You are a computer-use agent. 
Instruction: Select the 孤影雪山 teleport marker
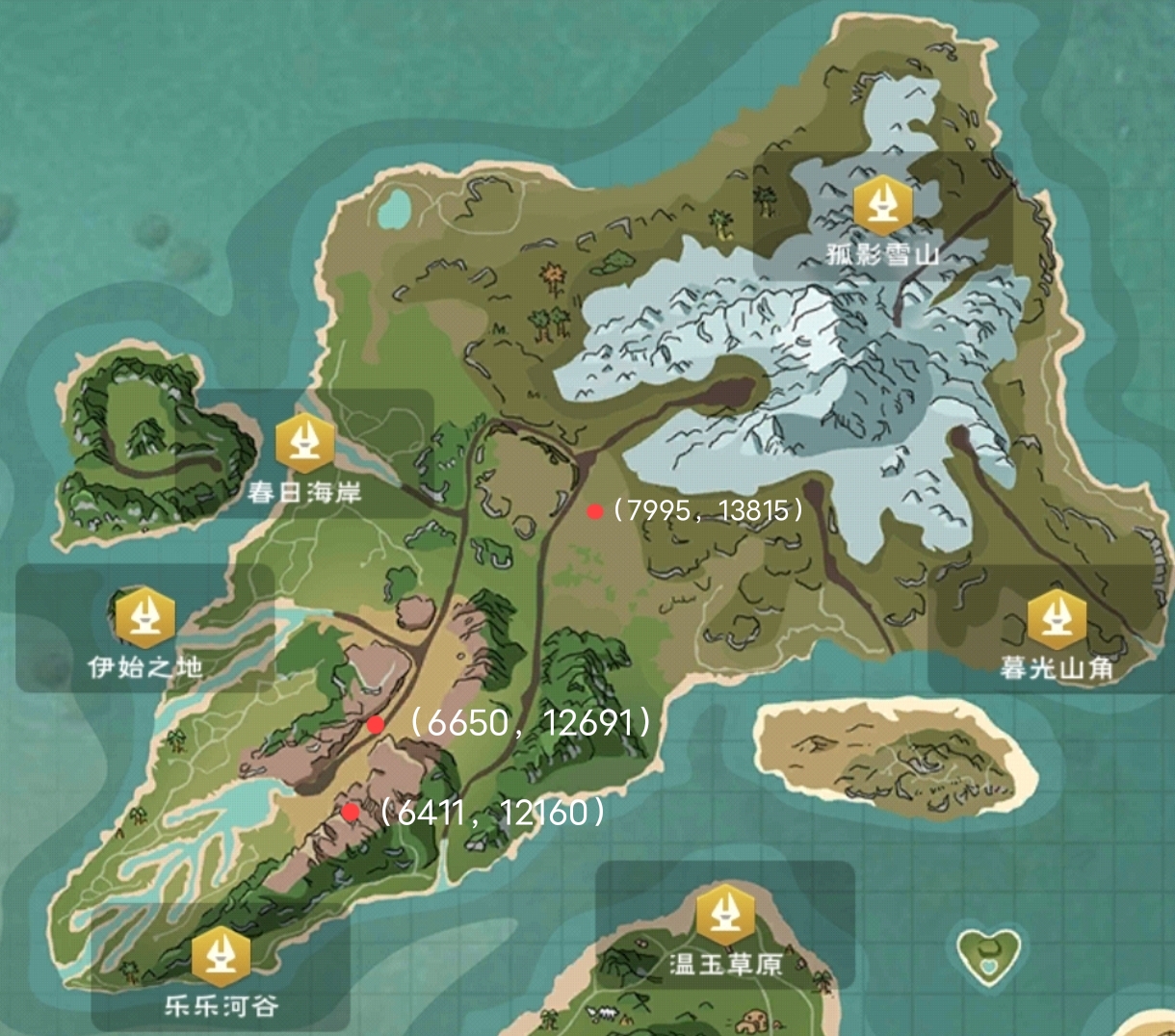pos(882,204)
